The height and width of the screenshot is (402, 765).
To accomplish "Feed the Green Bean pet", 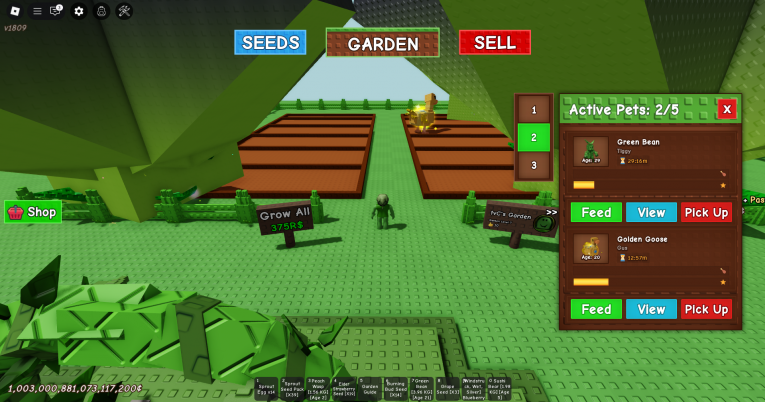I will 596,212.
